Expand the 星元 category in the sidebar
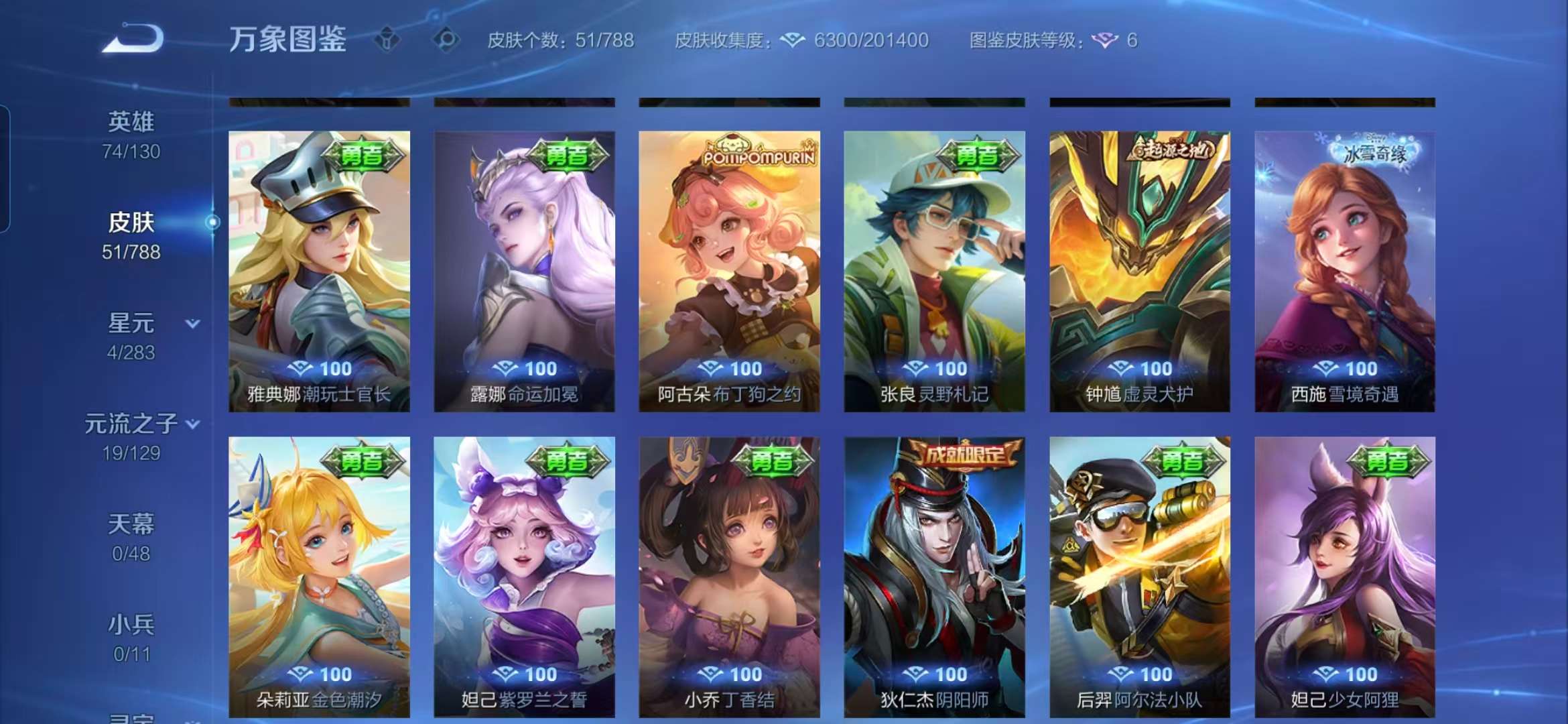 pyautogui.click(x=194, y=322)
